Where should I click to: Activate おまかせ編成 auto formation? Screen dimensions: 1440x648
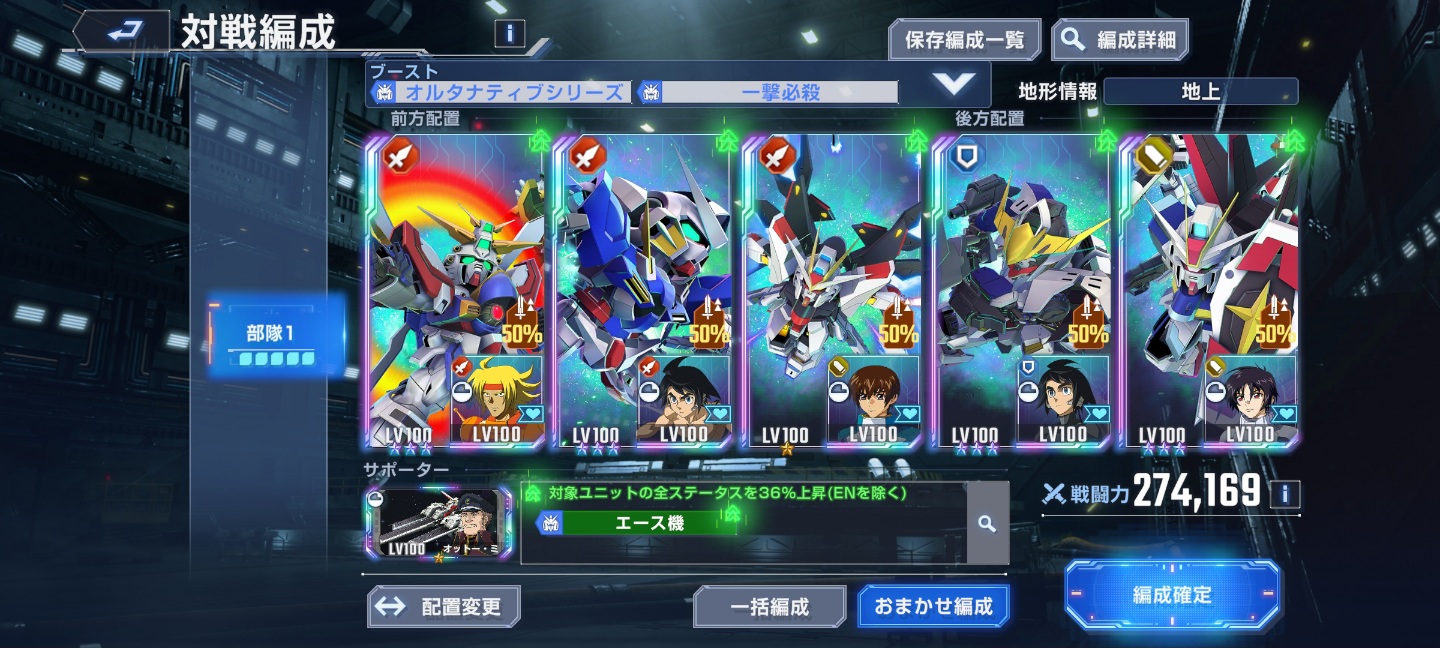pos(933,606)
